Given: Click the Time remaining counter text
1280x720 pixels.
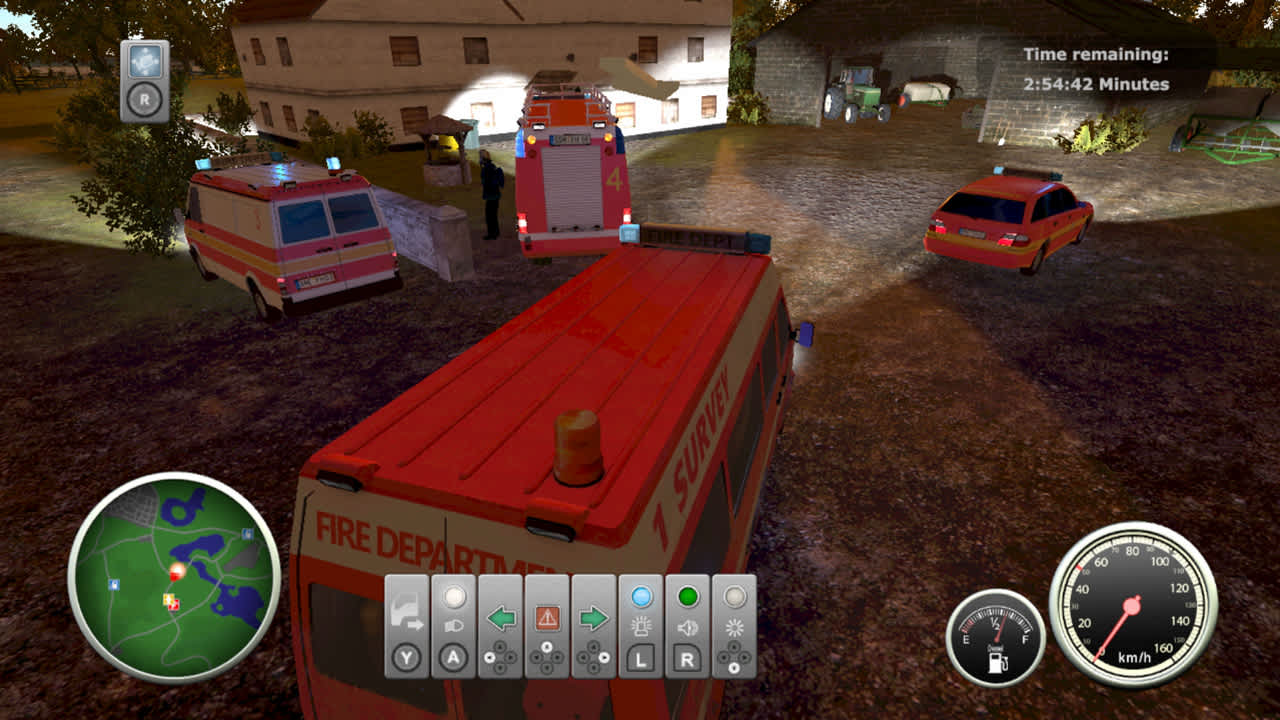Looking at the screenshot, I should (x=1096, y=70).
